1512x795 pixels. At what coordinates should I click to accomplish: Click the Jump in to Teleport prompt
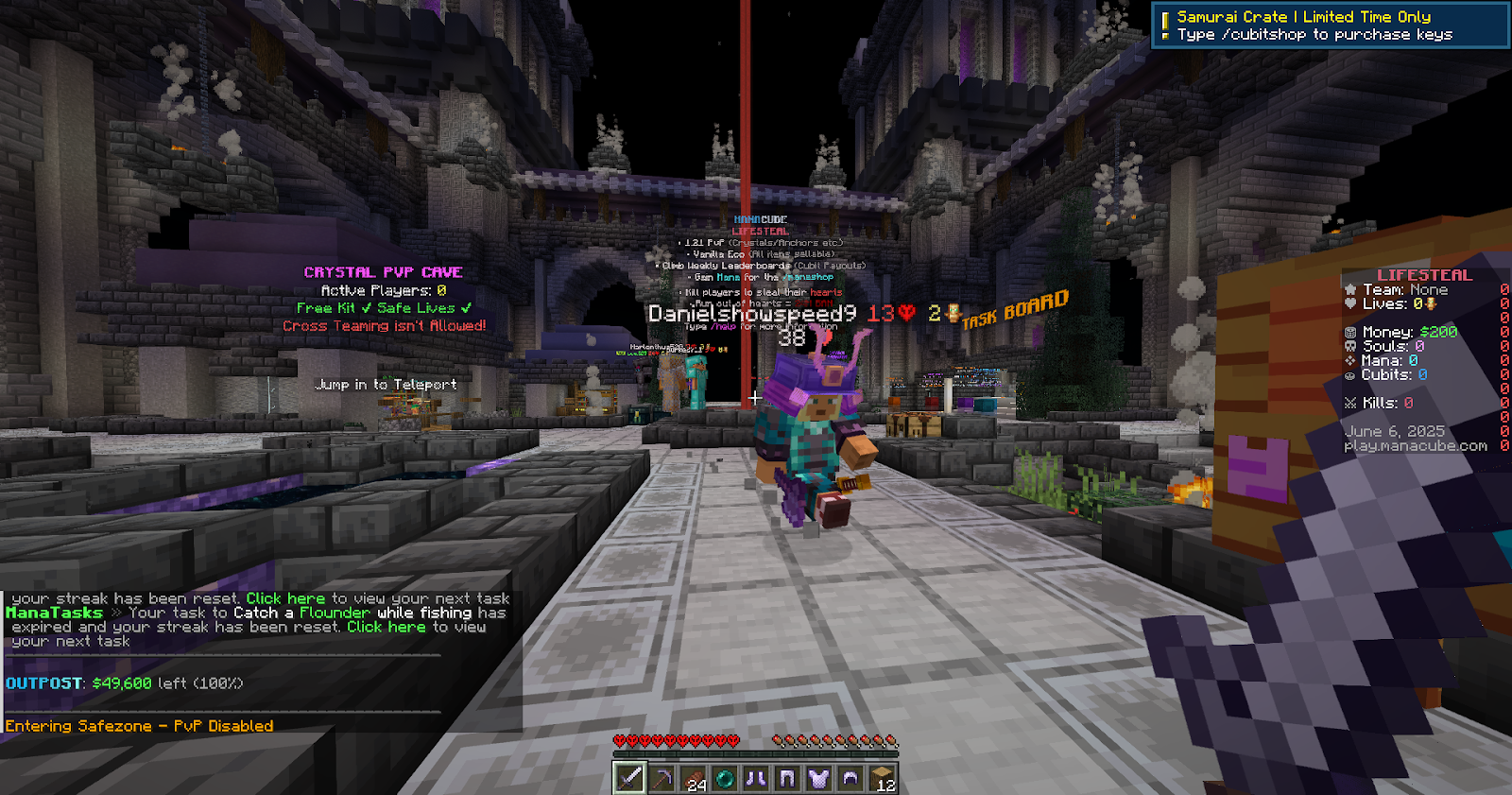386,384
